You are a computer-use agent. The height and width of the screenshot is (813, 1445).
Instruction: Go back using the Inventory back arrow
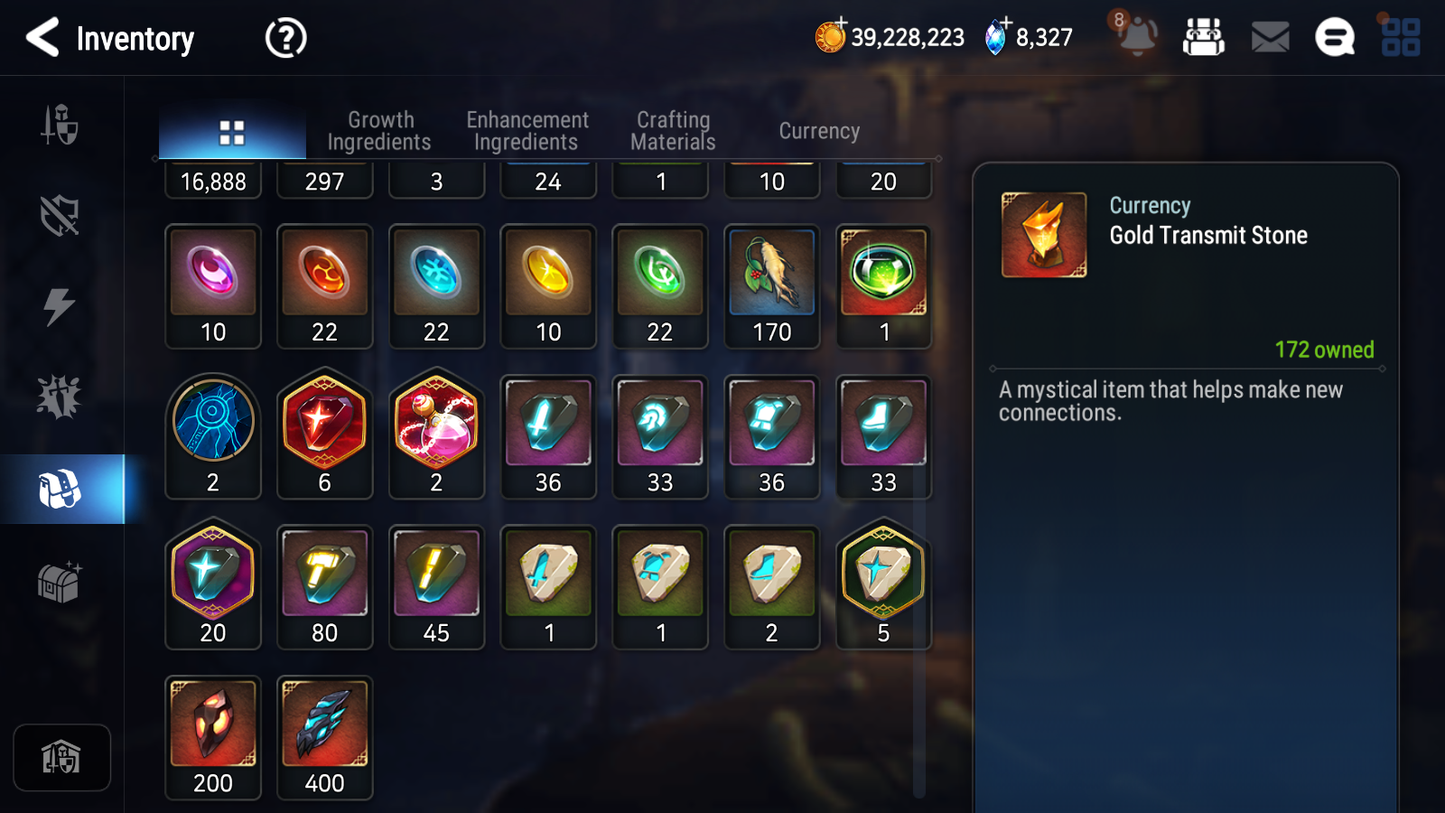[42, 38]
